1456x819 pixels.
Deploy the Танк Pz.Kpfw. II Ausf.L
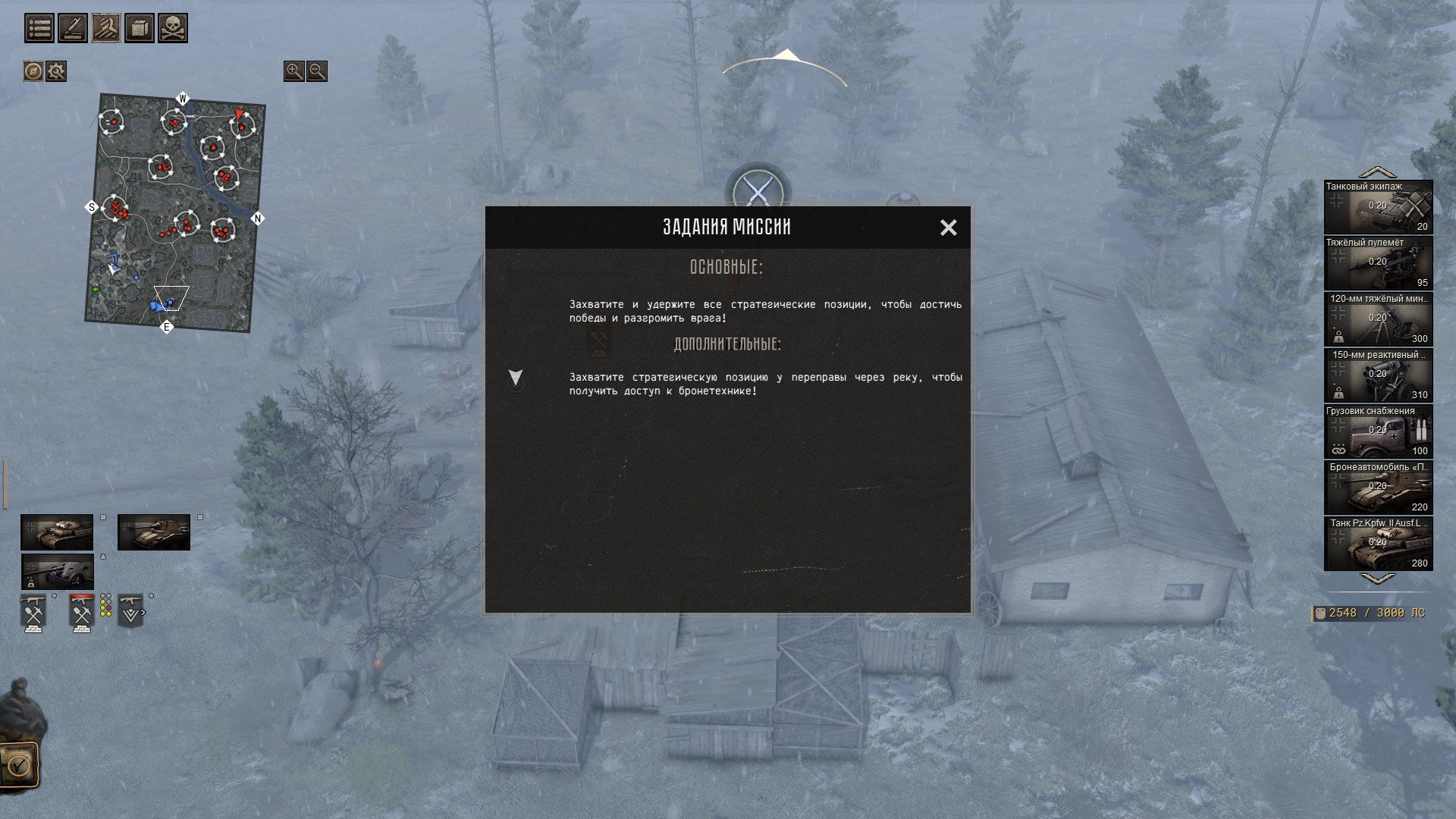click(1378, 544)
